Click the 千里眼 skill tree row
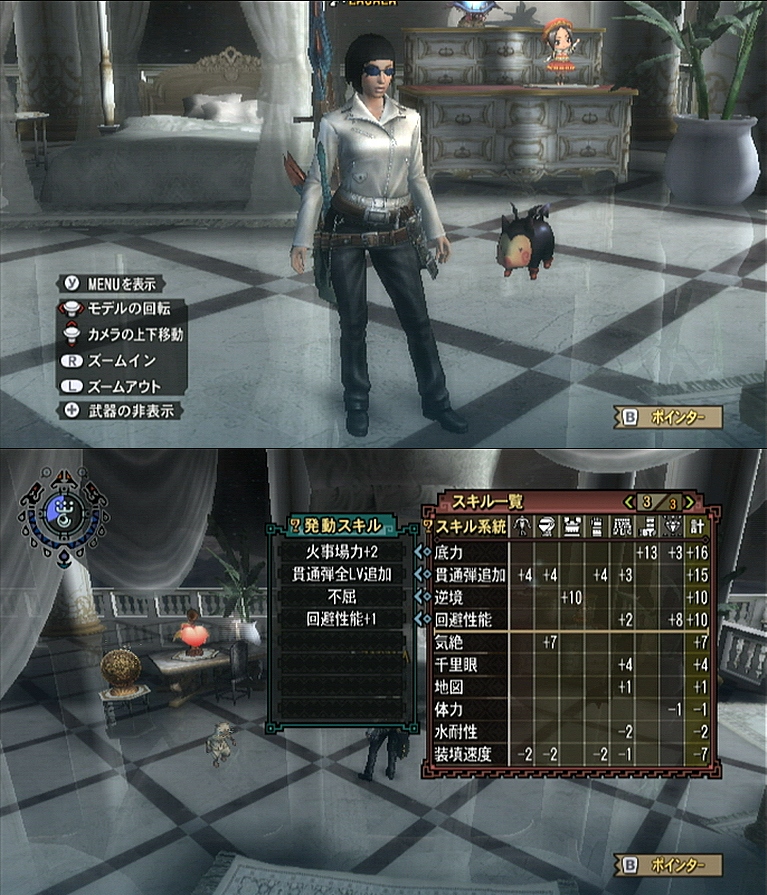The image size is (767, 895). 466,664
